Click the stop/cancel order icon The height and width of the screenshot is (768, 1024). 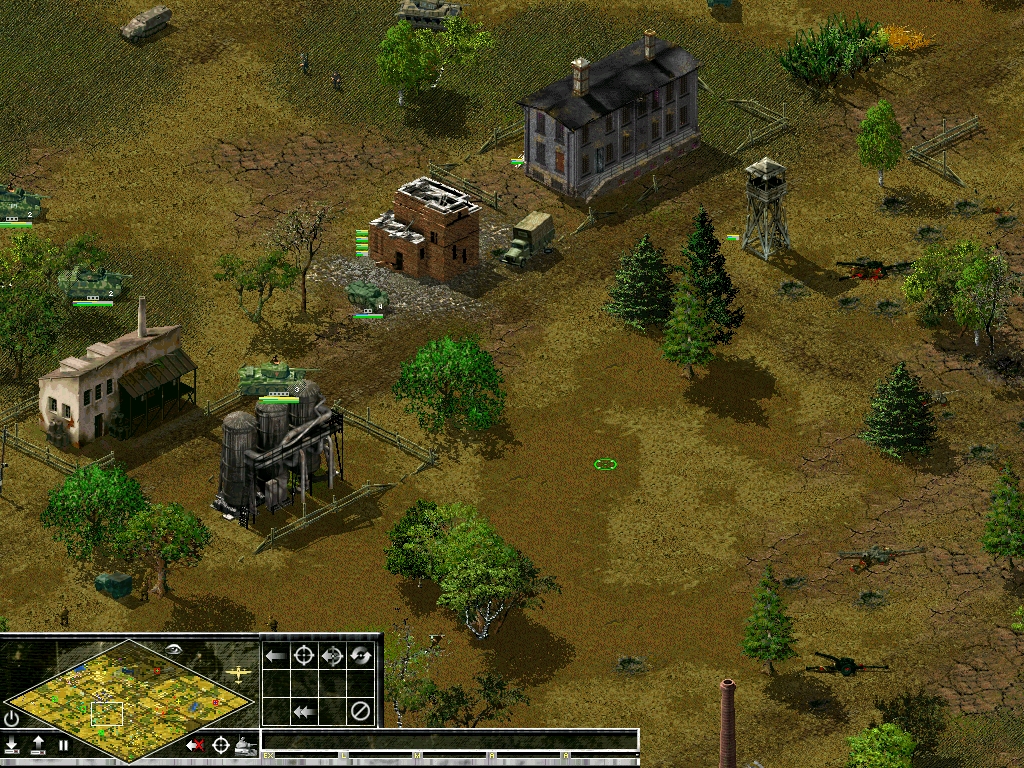tap(361, 712)
